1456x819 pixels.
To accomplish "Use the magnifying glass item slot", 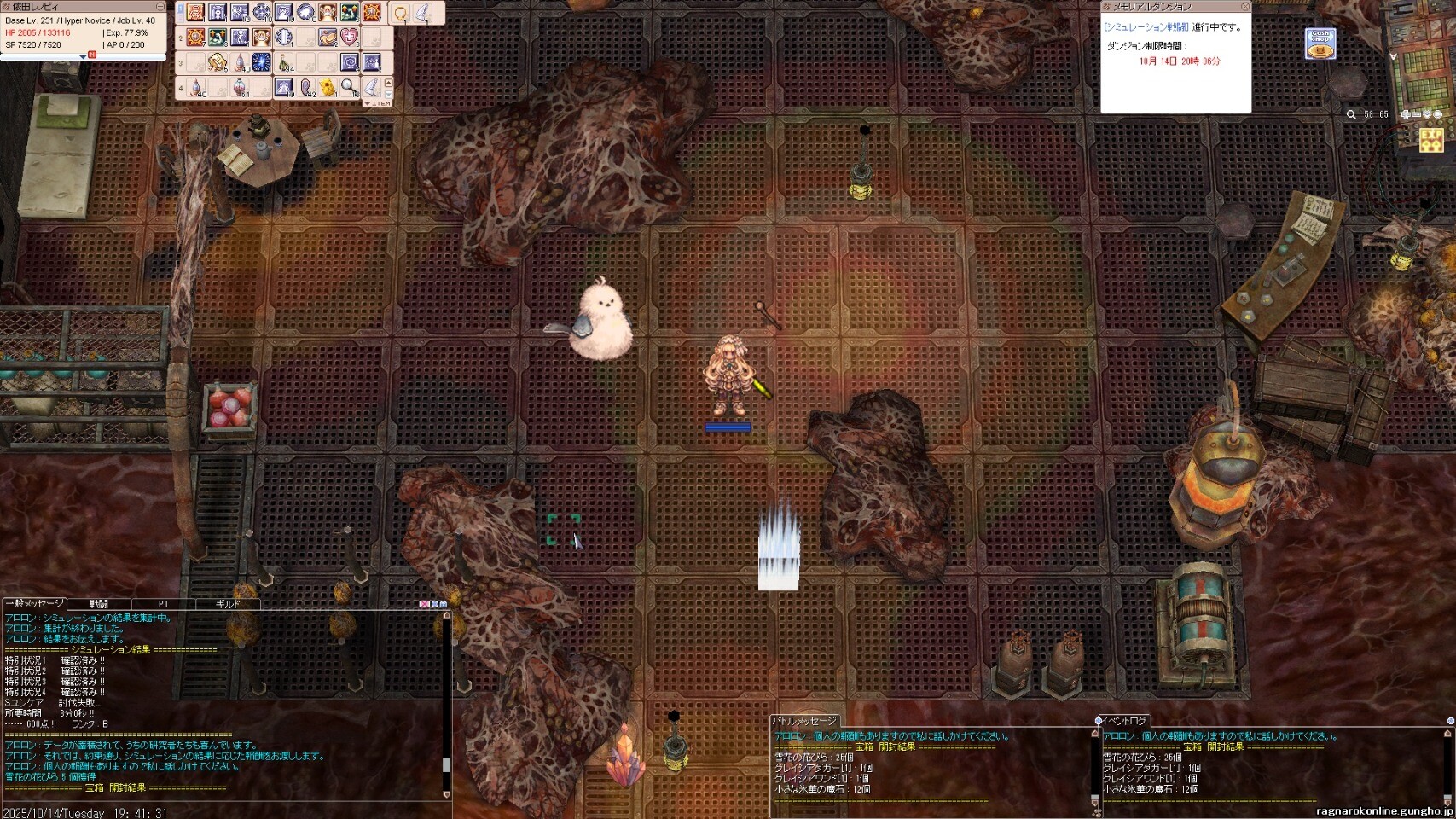I will 349,87.
